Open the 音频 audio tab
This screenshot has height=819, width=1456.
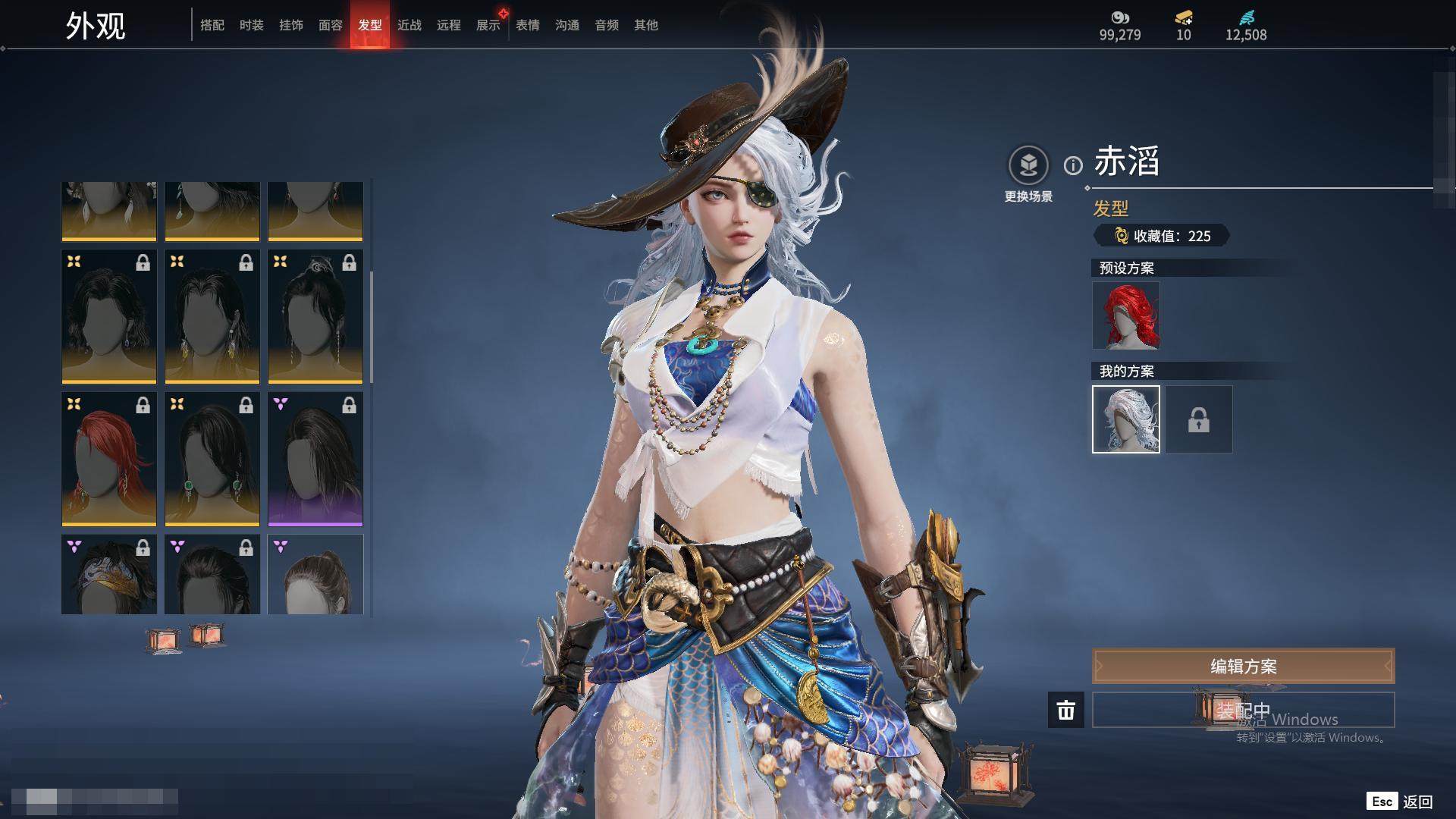coord(607,25)
